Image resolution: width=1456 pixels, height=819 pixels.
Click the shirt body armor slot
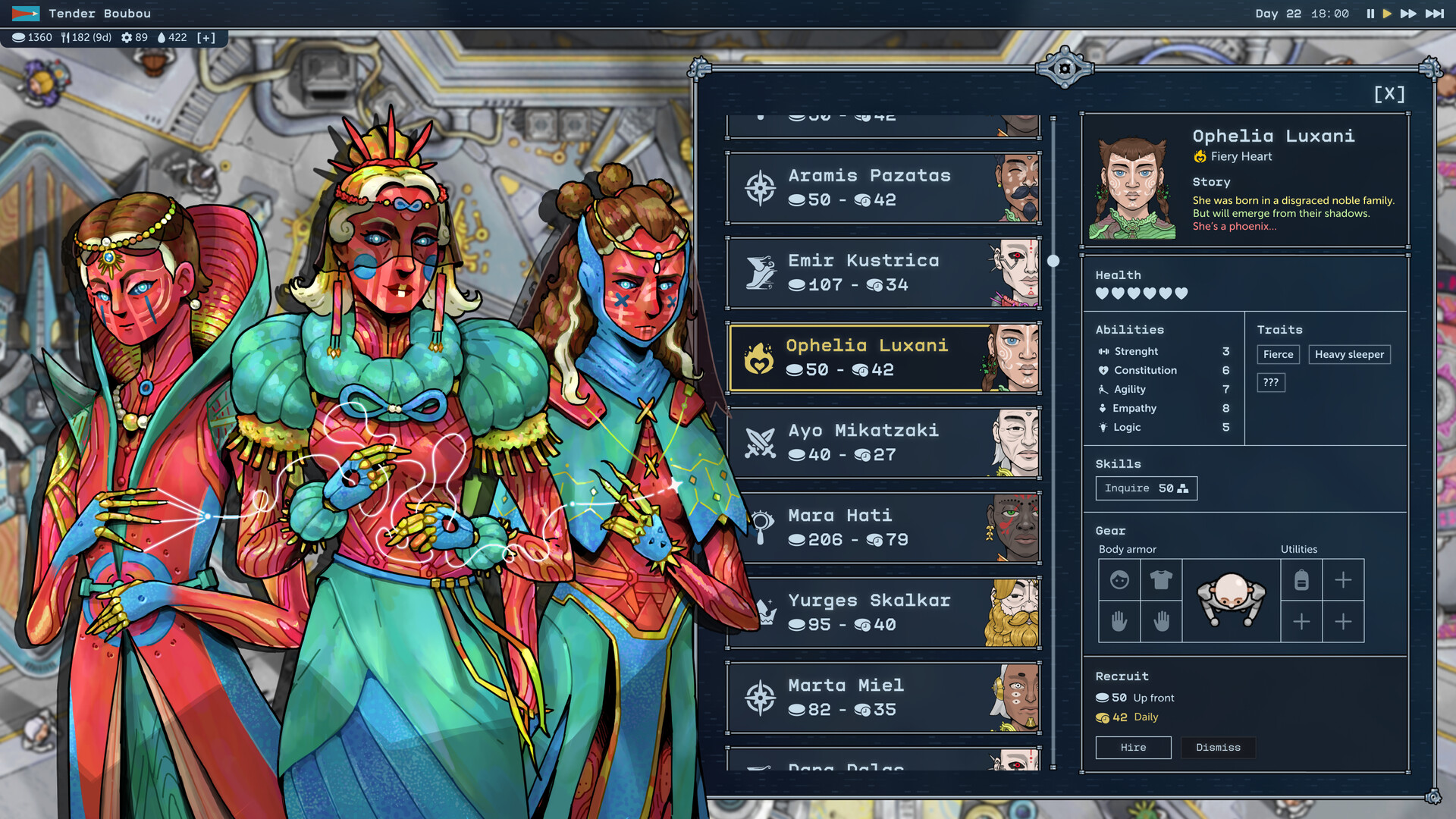(1161, 580)
